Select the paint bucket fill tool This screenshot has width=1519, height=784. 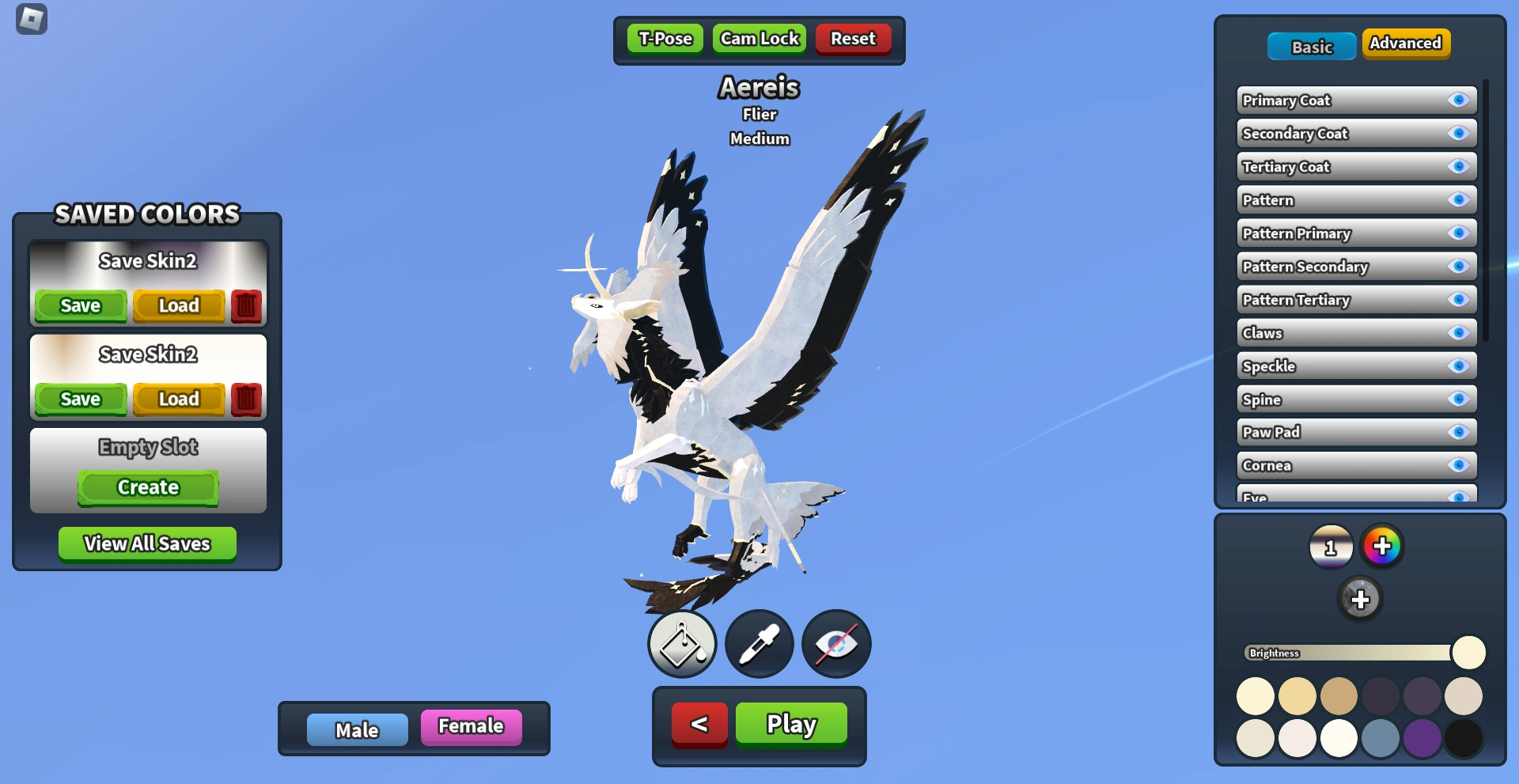[x=681, y=644]
